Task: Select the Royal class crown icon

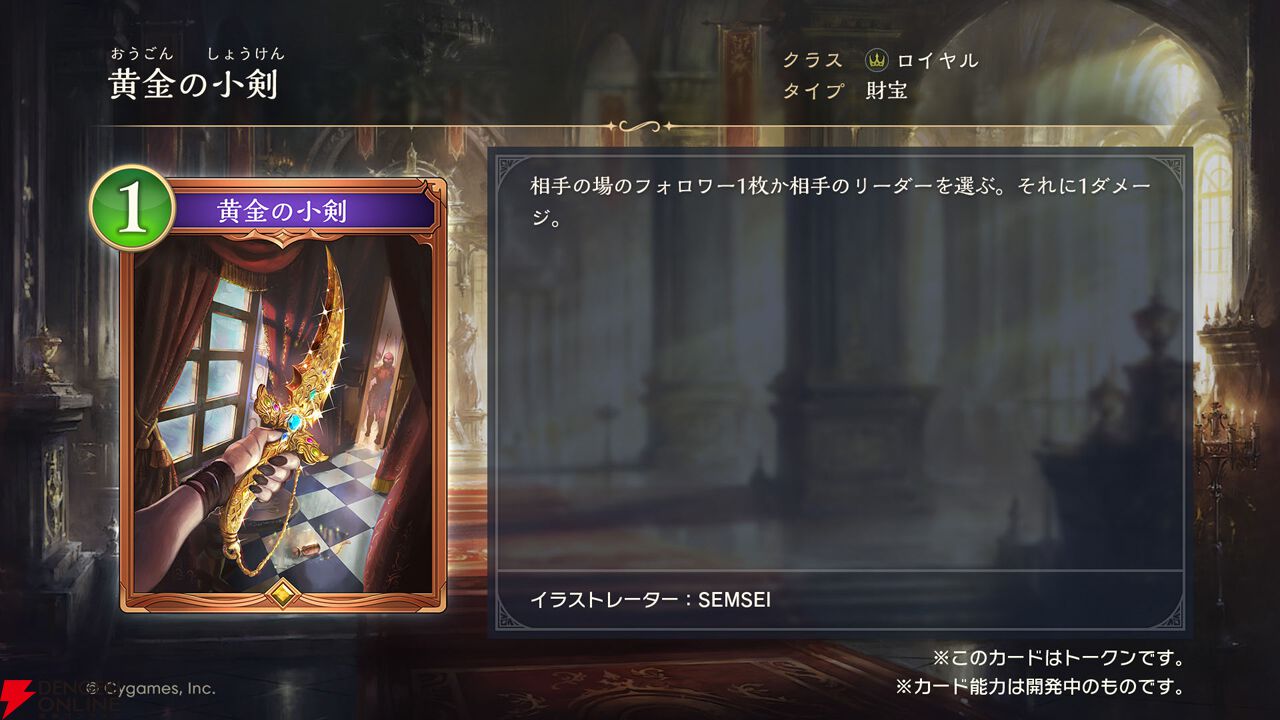Action: pyautogui.click(x=875, y=61)
